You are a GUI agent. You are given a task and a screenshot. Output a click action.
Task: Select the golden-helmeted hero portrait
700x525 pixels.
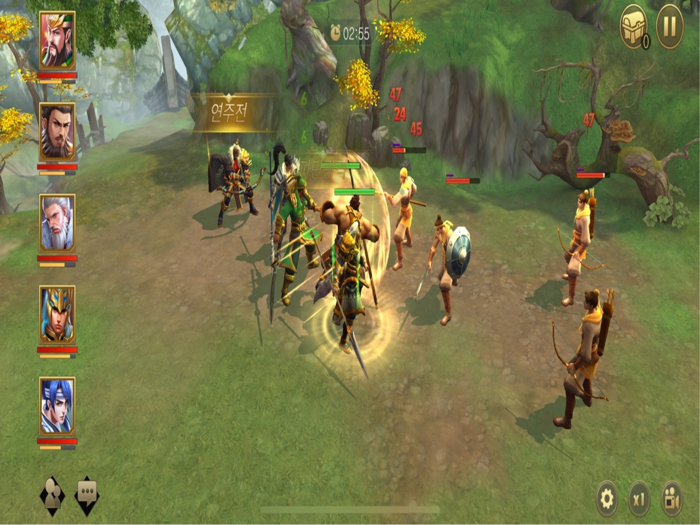coord(57,314)
